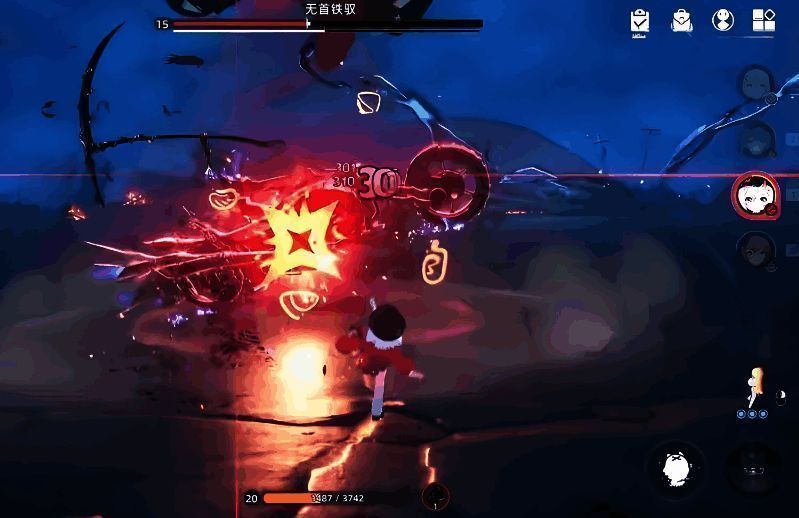Image resolution: width=799 pixels, height=518 pixels.
Task: Use the dark round skill button
Action: coord(752,467)
